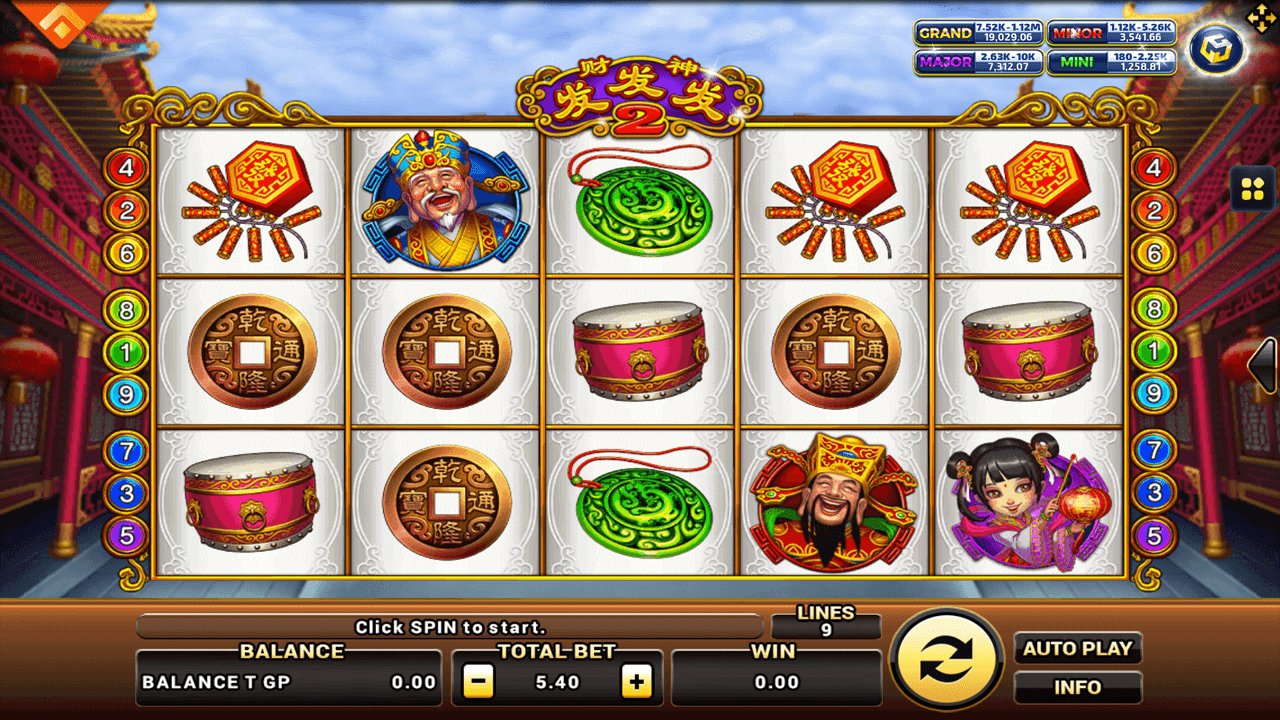Click the MAJOR jackpot panel showing 7,312.07
Image resolution: width=1280 pixels, height=720 pixels.
click(x=977, y=61)
